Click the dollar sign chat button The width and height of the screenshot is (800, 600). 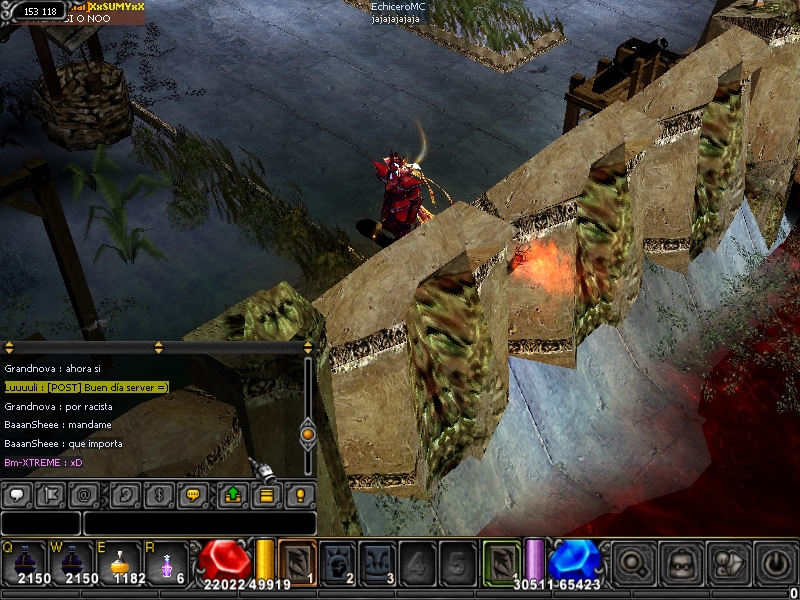point(159,494)
